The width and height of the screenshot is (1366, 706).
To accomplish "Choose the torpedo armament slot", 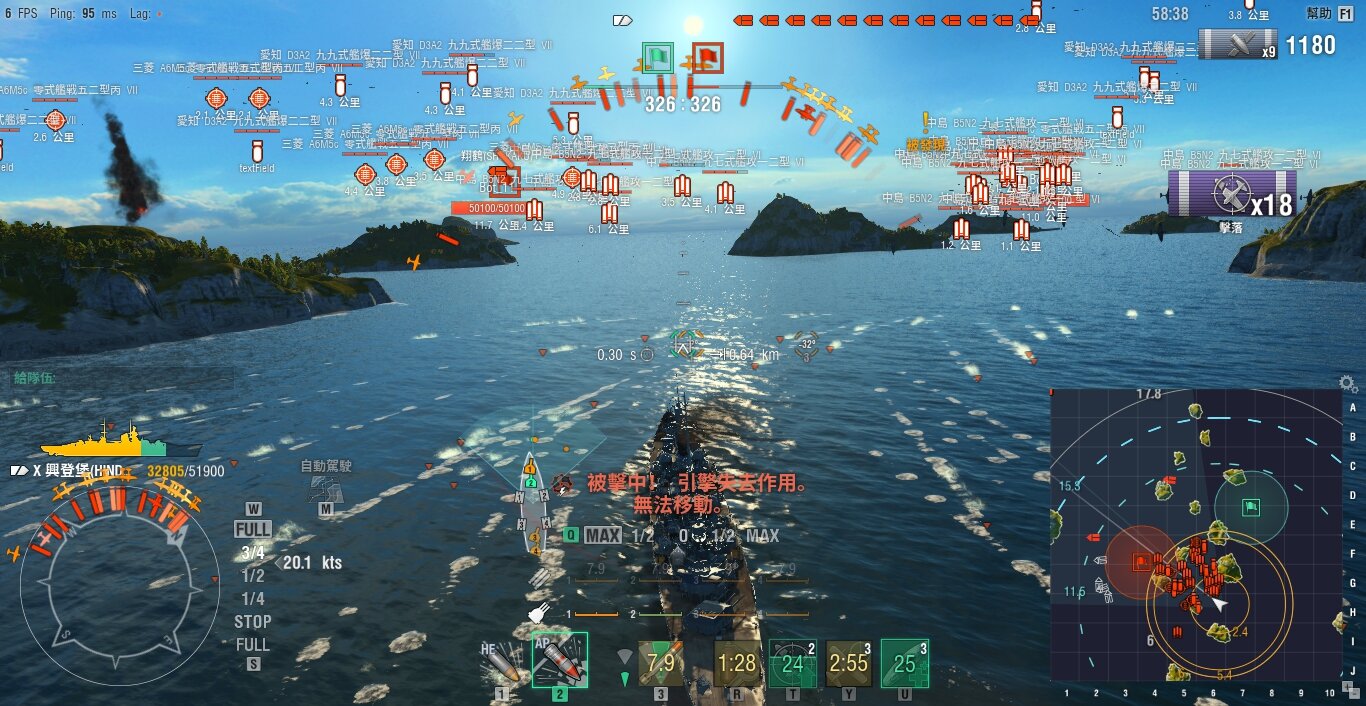I will tap(660, 662).
